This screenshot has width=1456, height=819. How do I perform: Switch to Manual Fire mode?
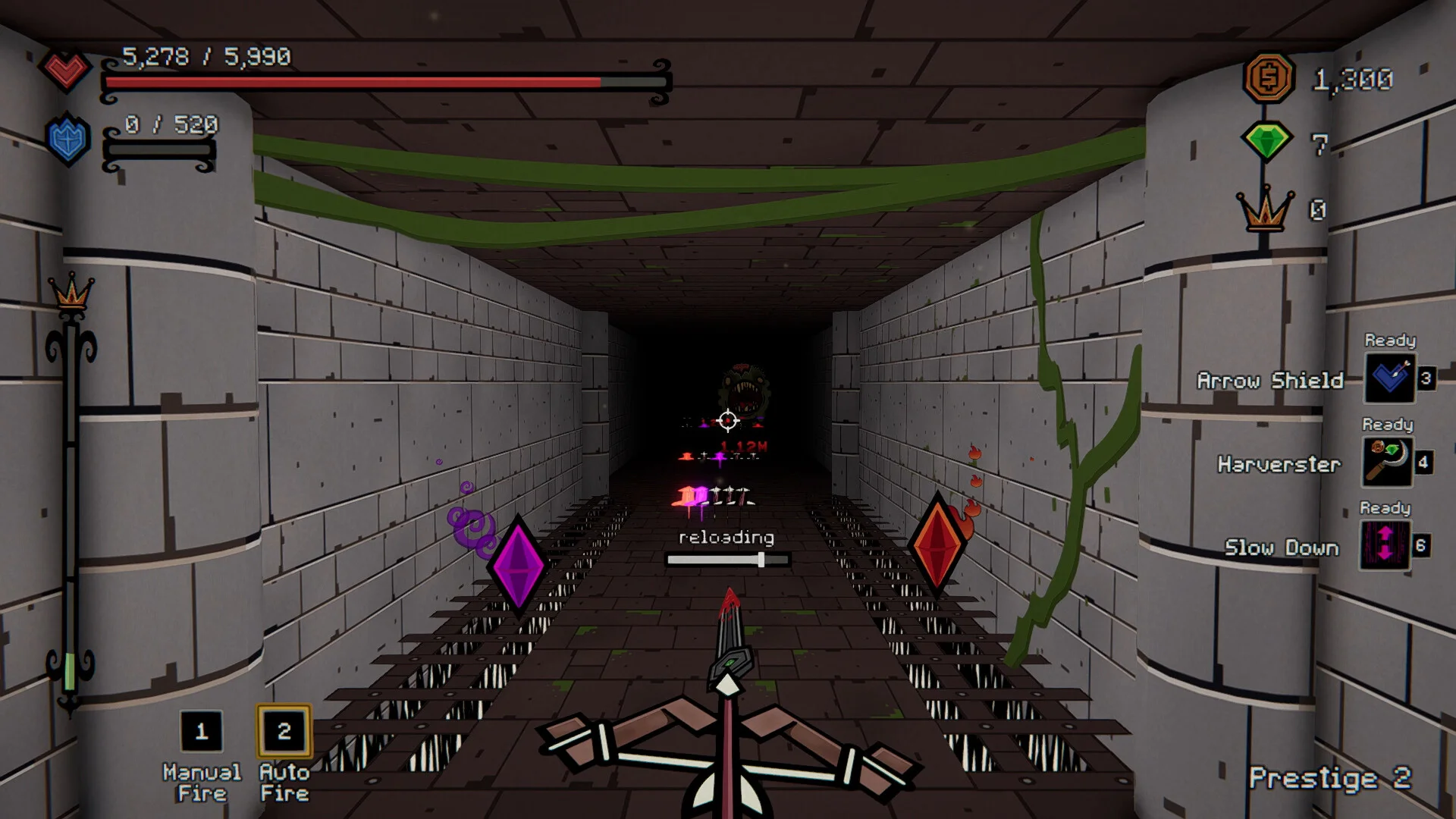pyautogui.click(x=202, y=731)
